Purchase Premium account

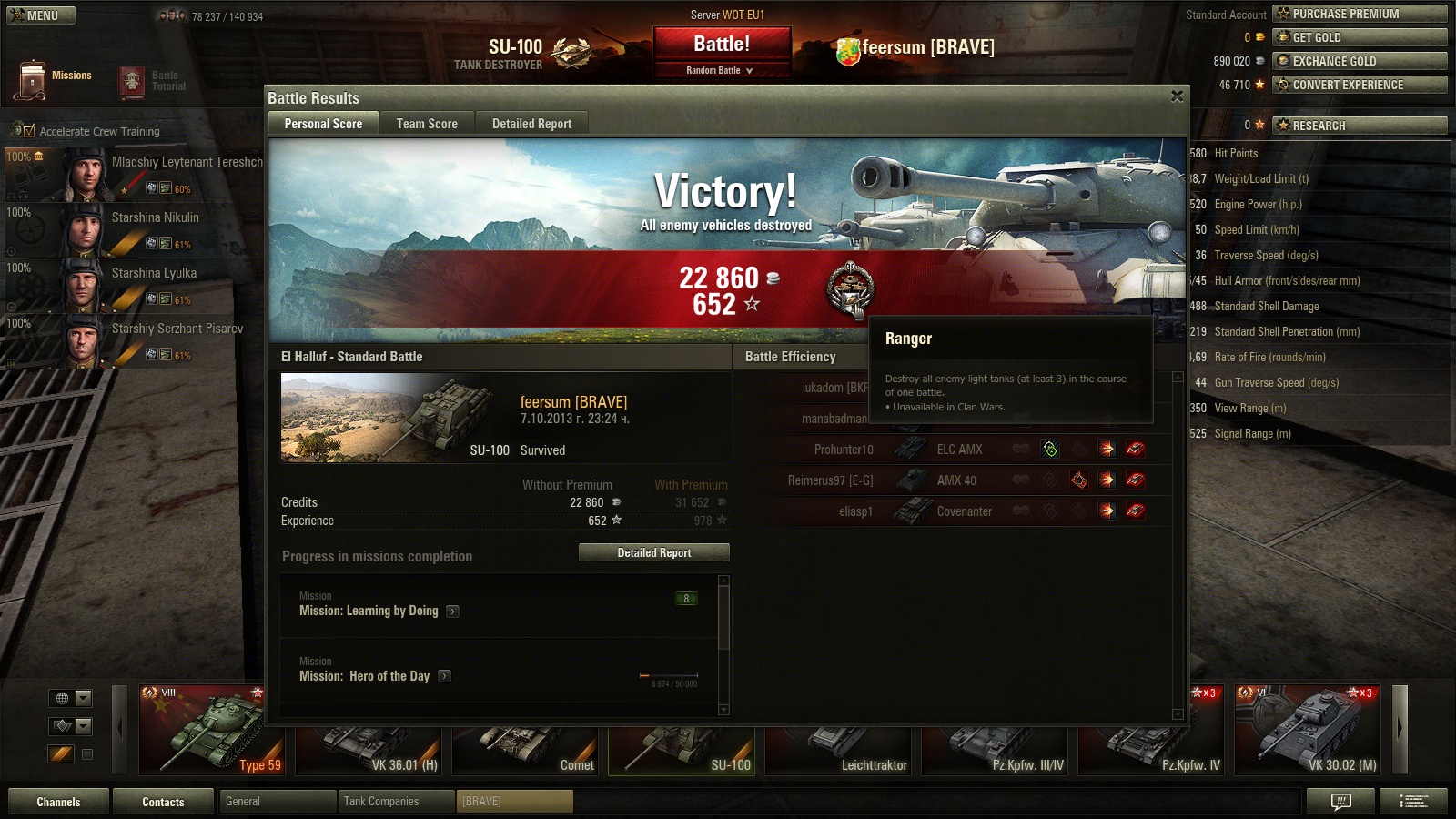pos(1359,14)
